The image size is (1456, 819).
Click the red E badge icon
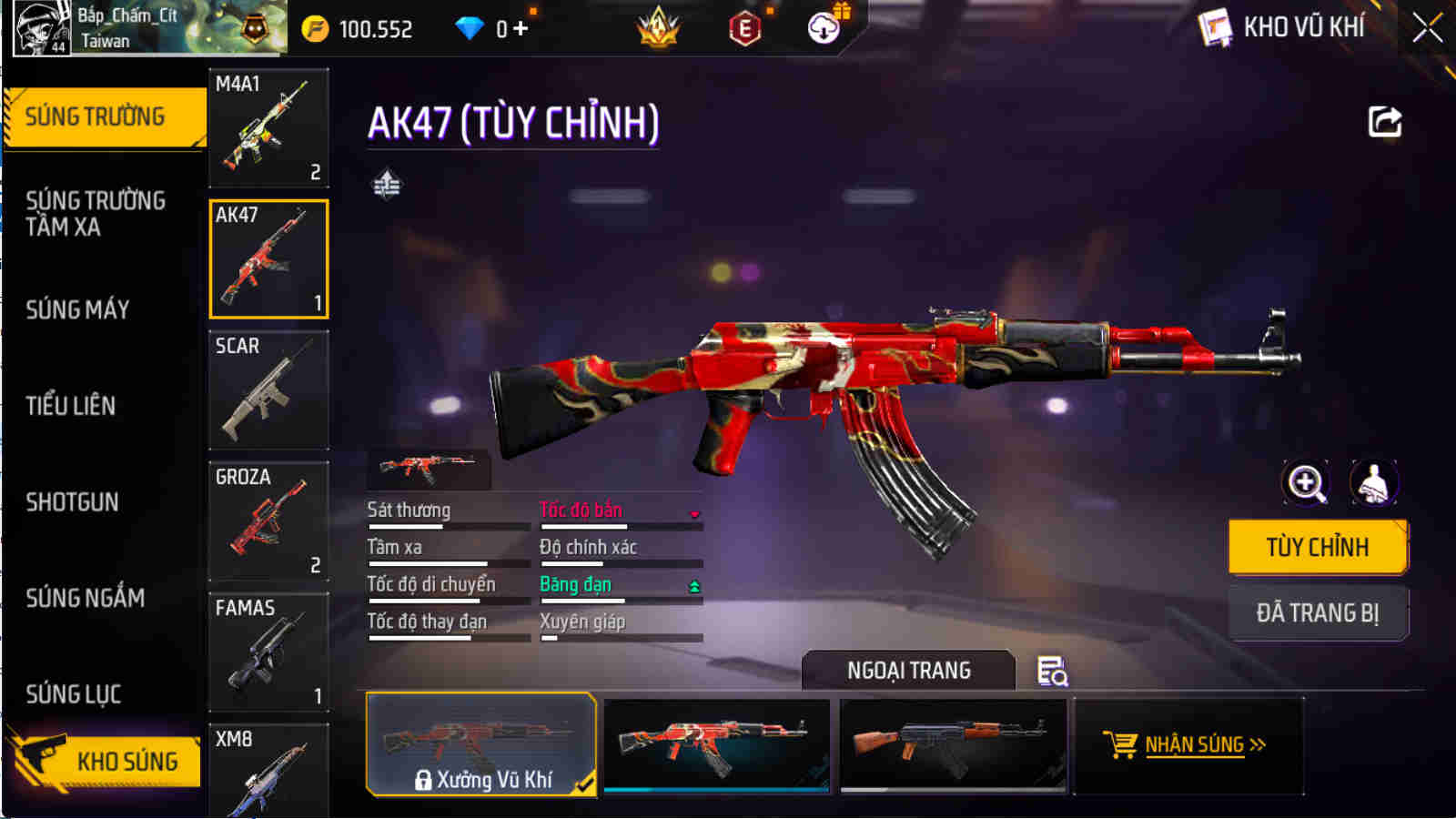(748, 28)
